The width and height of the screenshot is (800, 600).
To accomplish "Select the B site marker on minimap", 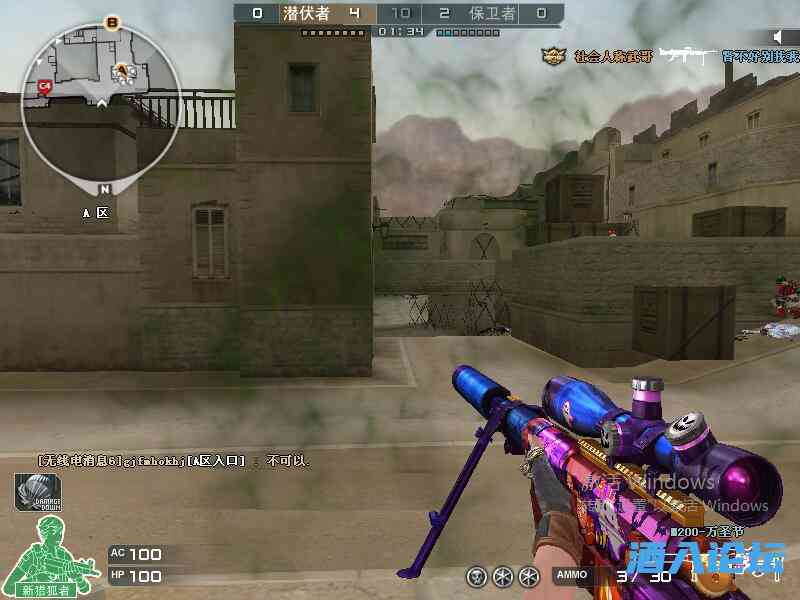I will point(112,22).
